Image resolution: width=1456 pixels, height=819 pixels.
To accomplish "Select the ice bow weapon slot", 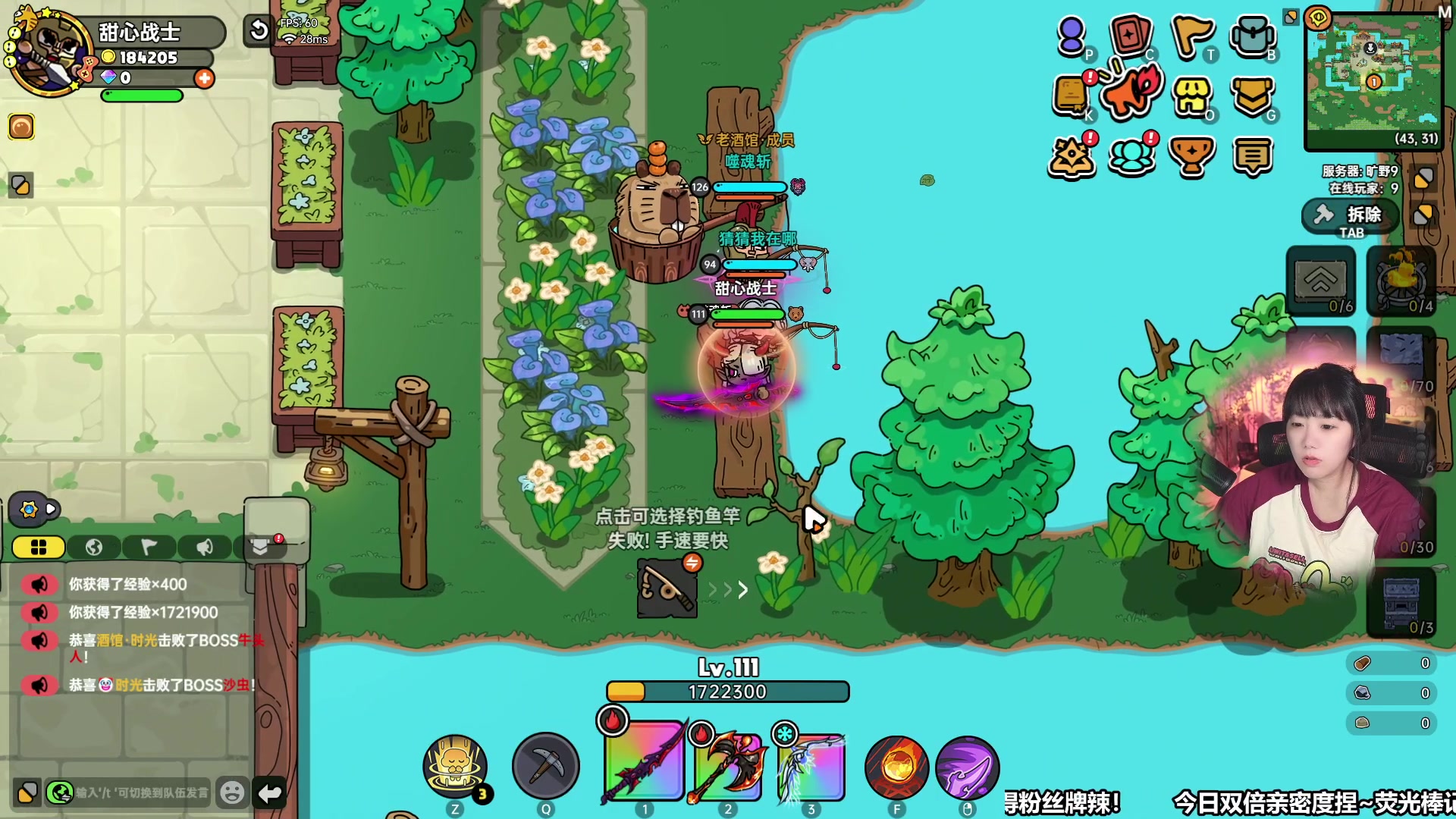I will coord(811,764).
